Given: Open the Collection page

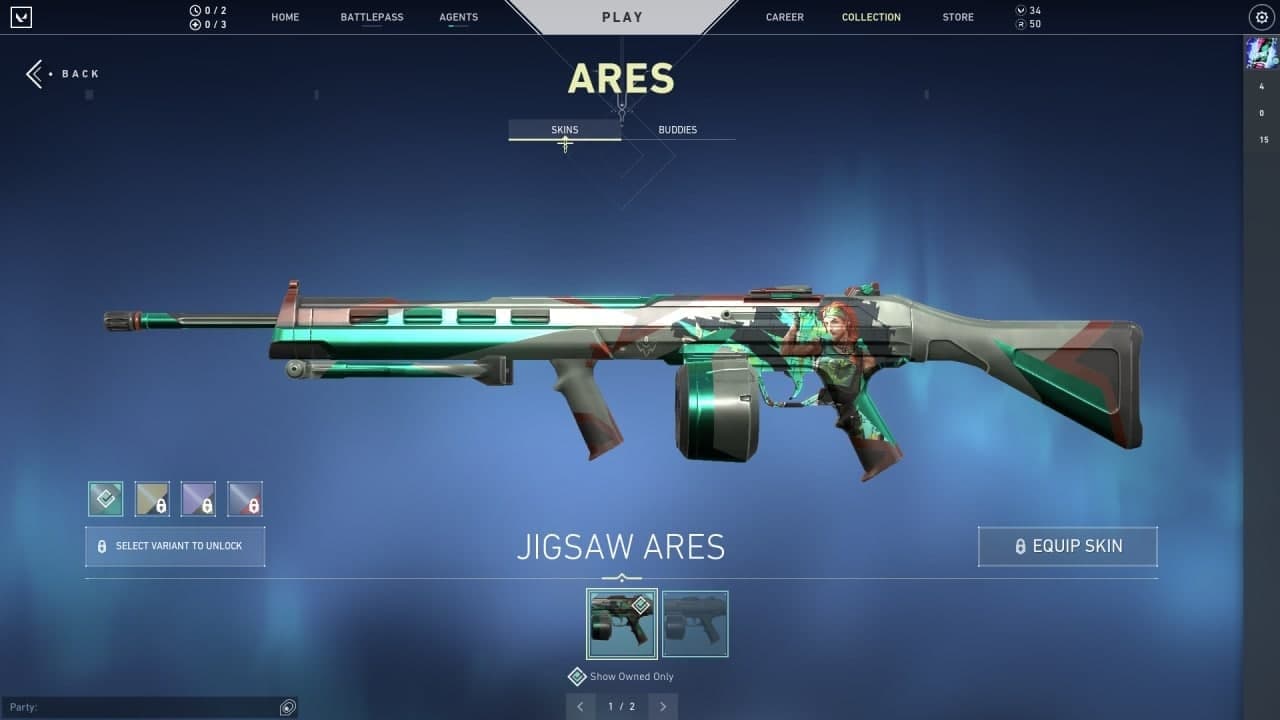Looking at the screenshot, I should pos(871,17).
